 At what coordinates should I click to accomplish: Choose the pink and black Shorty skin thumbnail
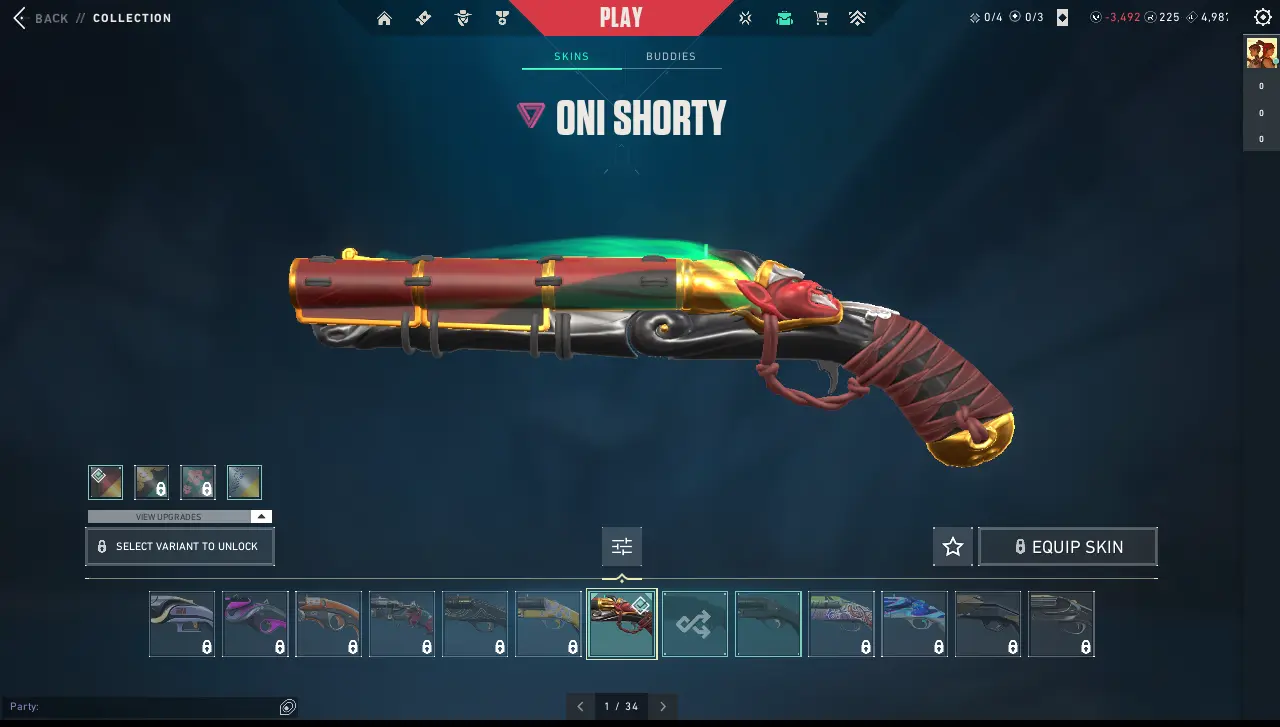[x=255, y=624]
